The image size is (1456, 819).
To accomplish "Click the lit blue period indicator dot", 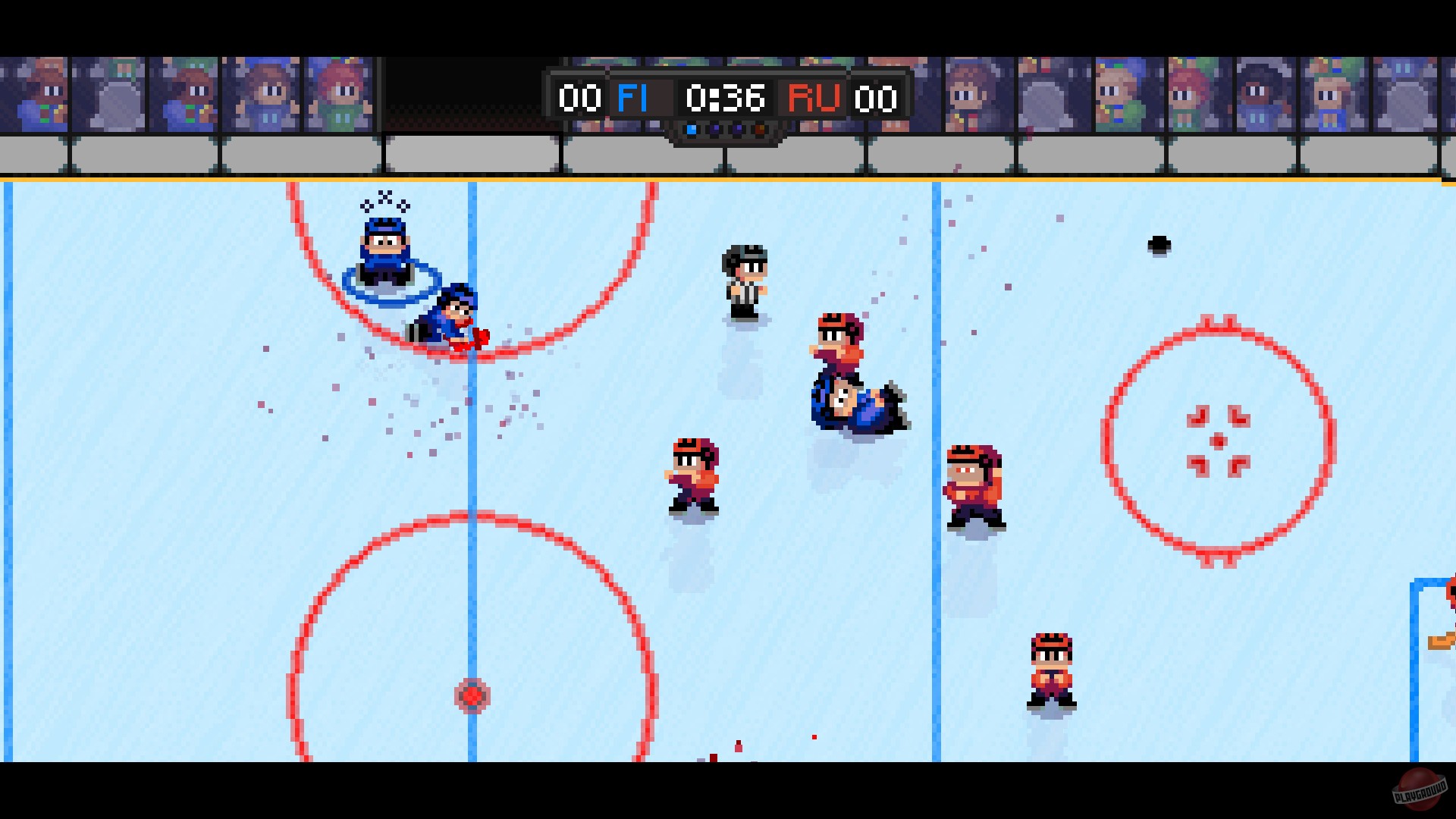I will (691, 129).
